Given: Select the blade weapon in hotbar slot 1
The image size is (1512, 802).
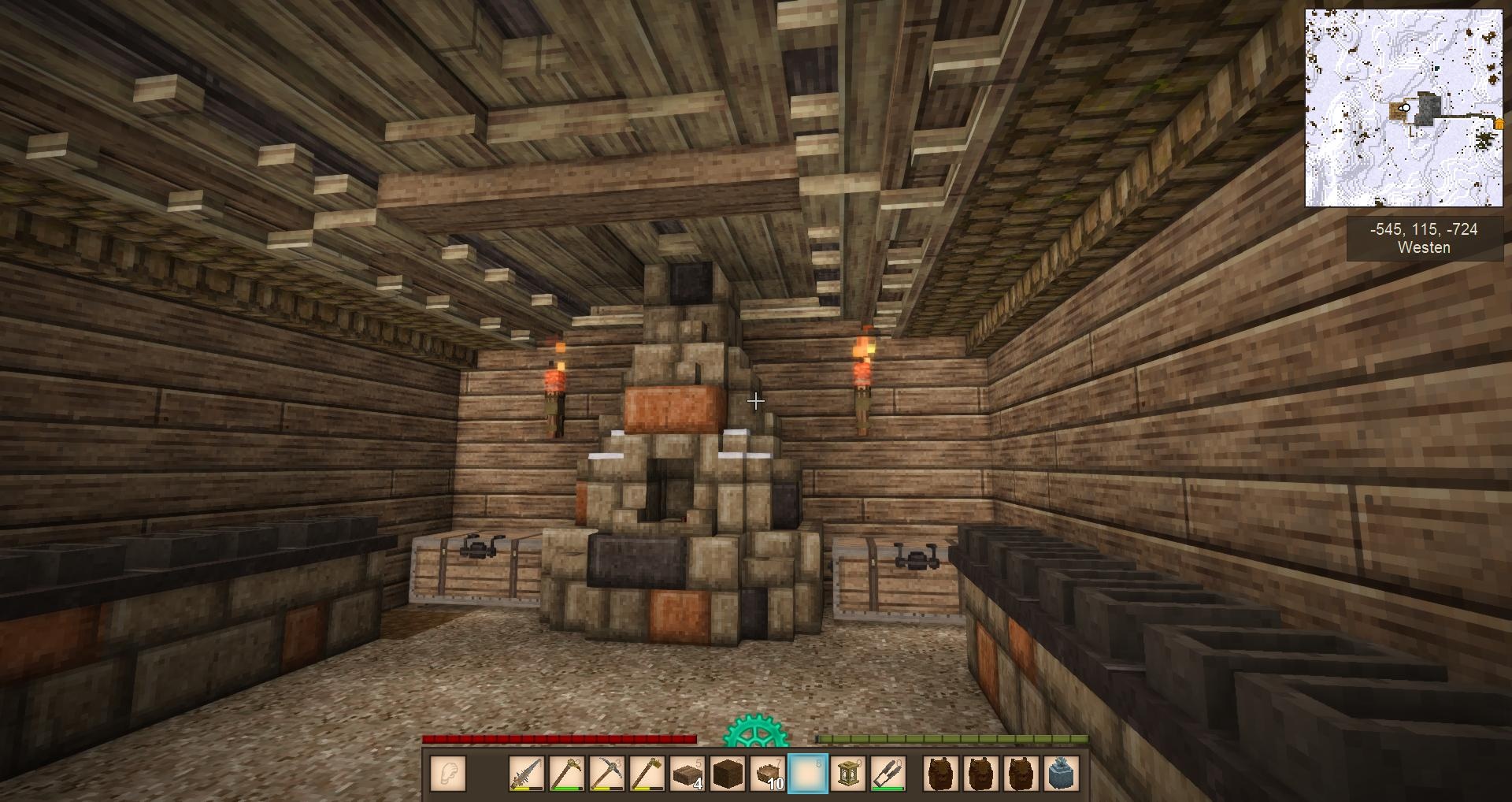Looking at the screenshot, I should pyautogui.click(x=527, y=774).
